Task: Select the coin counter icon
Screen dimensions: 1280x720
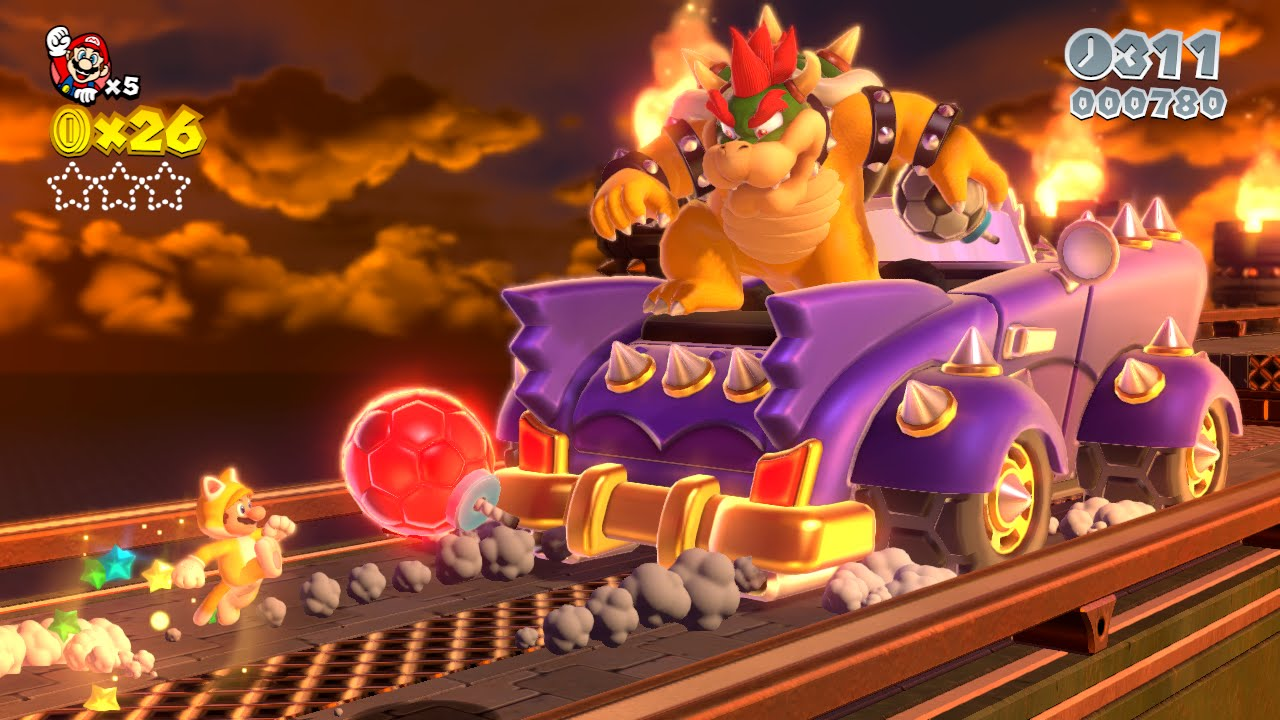Action: (70, 130)
